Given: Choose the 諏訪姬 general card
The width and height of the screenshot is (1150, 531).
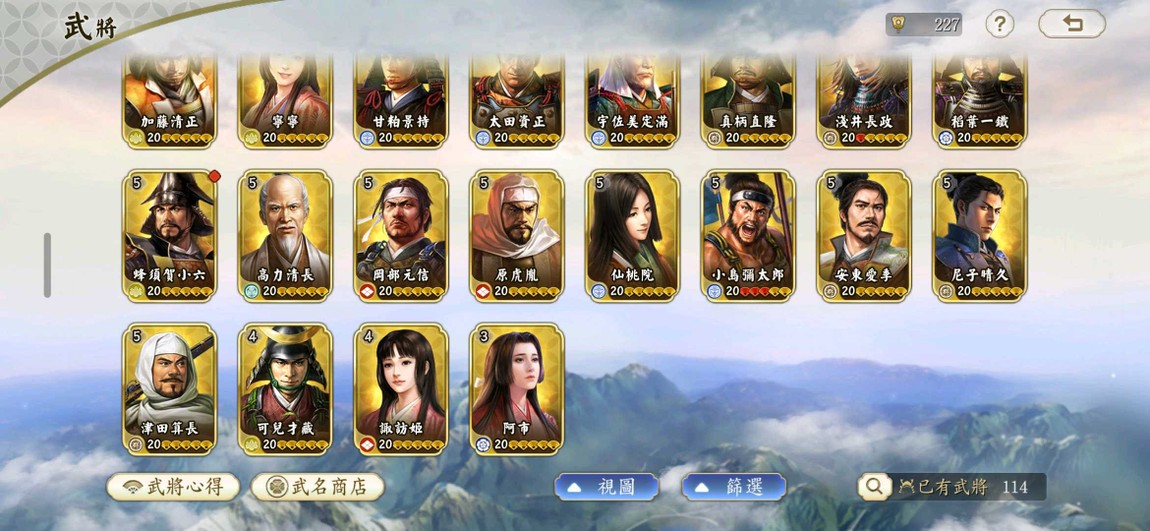Looking at the screenshot, I should 402,388.
